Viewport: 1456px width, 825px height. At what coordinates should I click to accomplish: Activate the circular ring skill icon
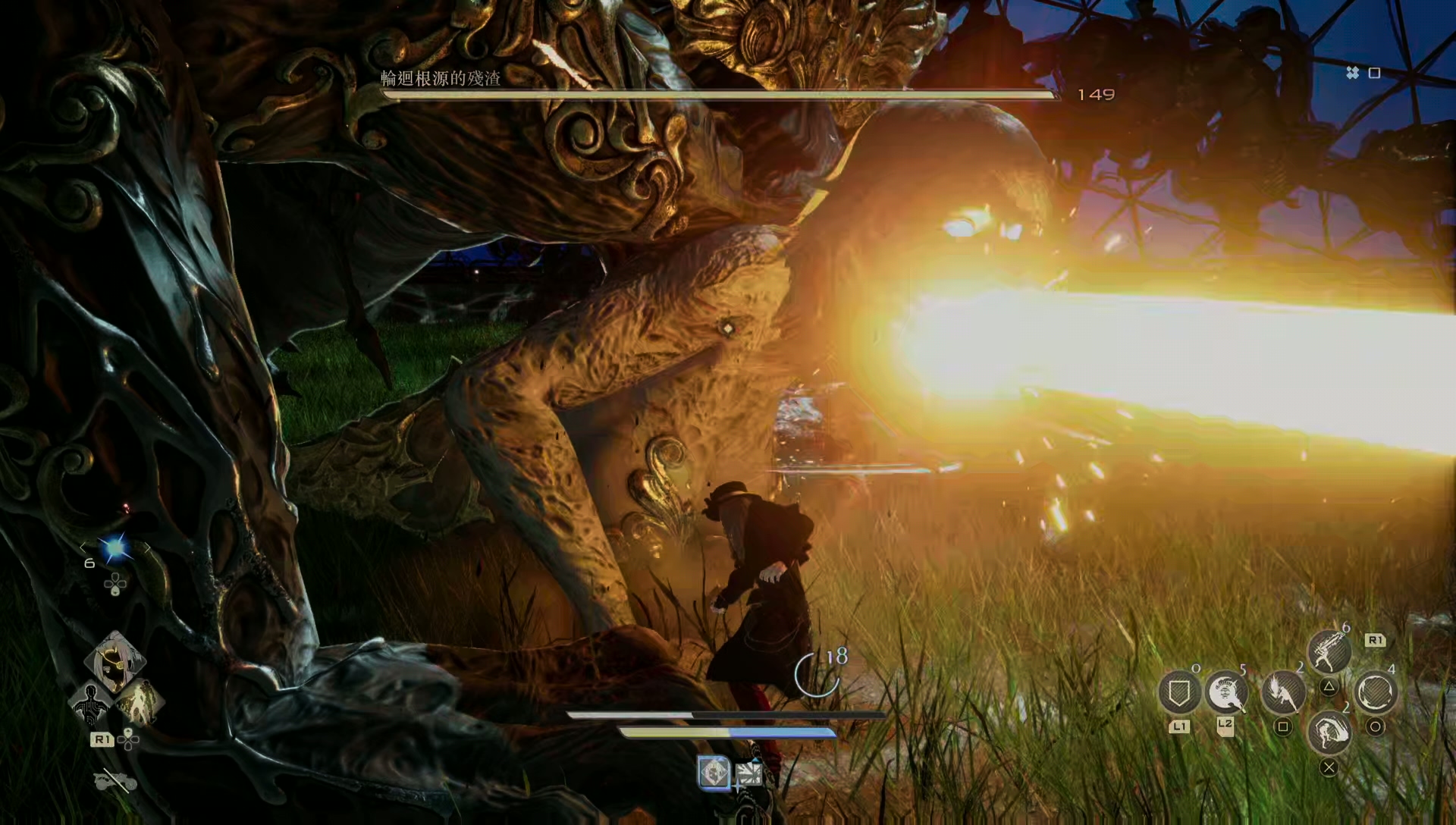1376,692
